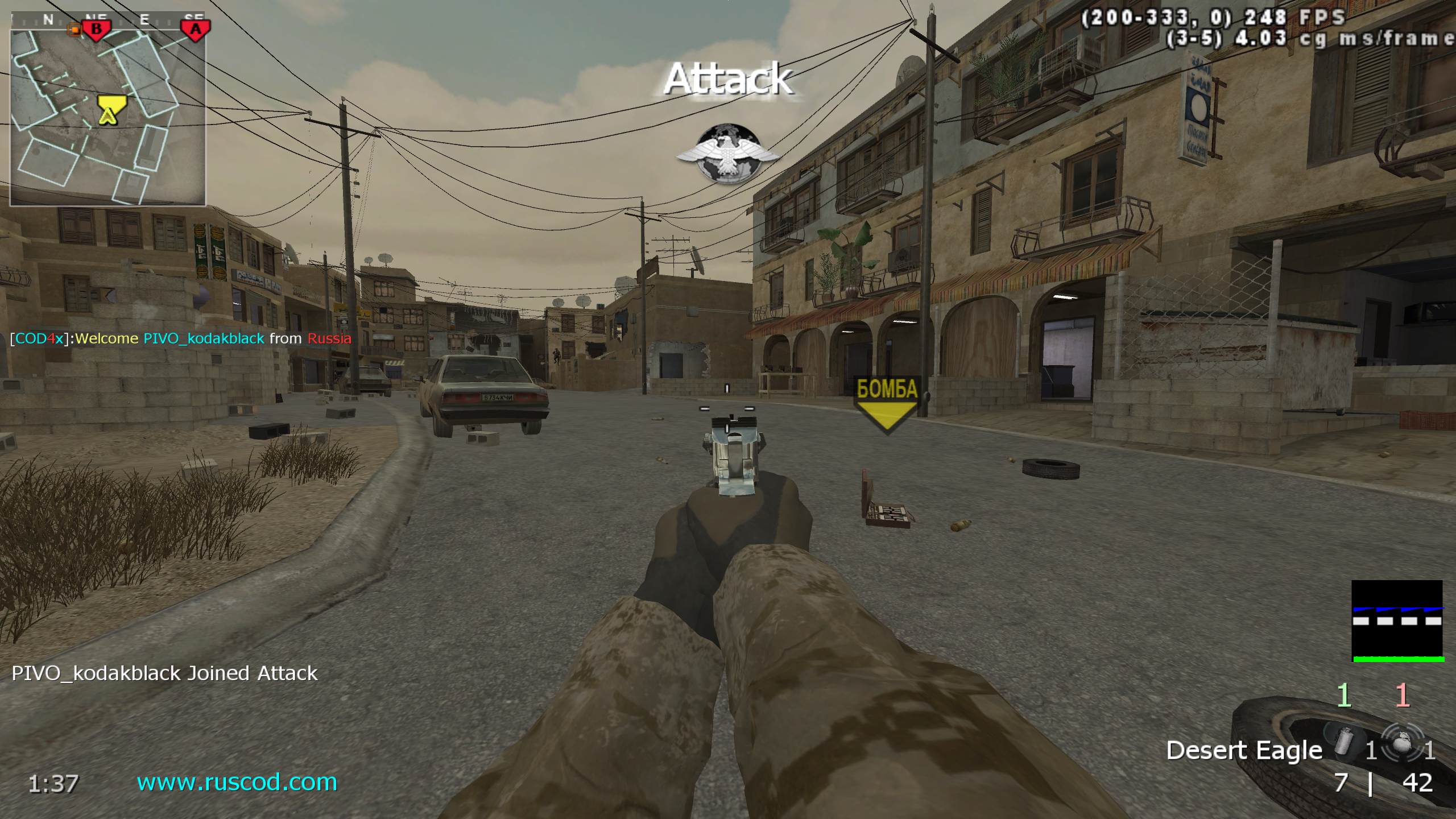Click the lagometer graph box
1456x819 pixels.
click(x=1398, y=621)
